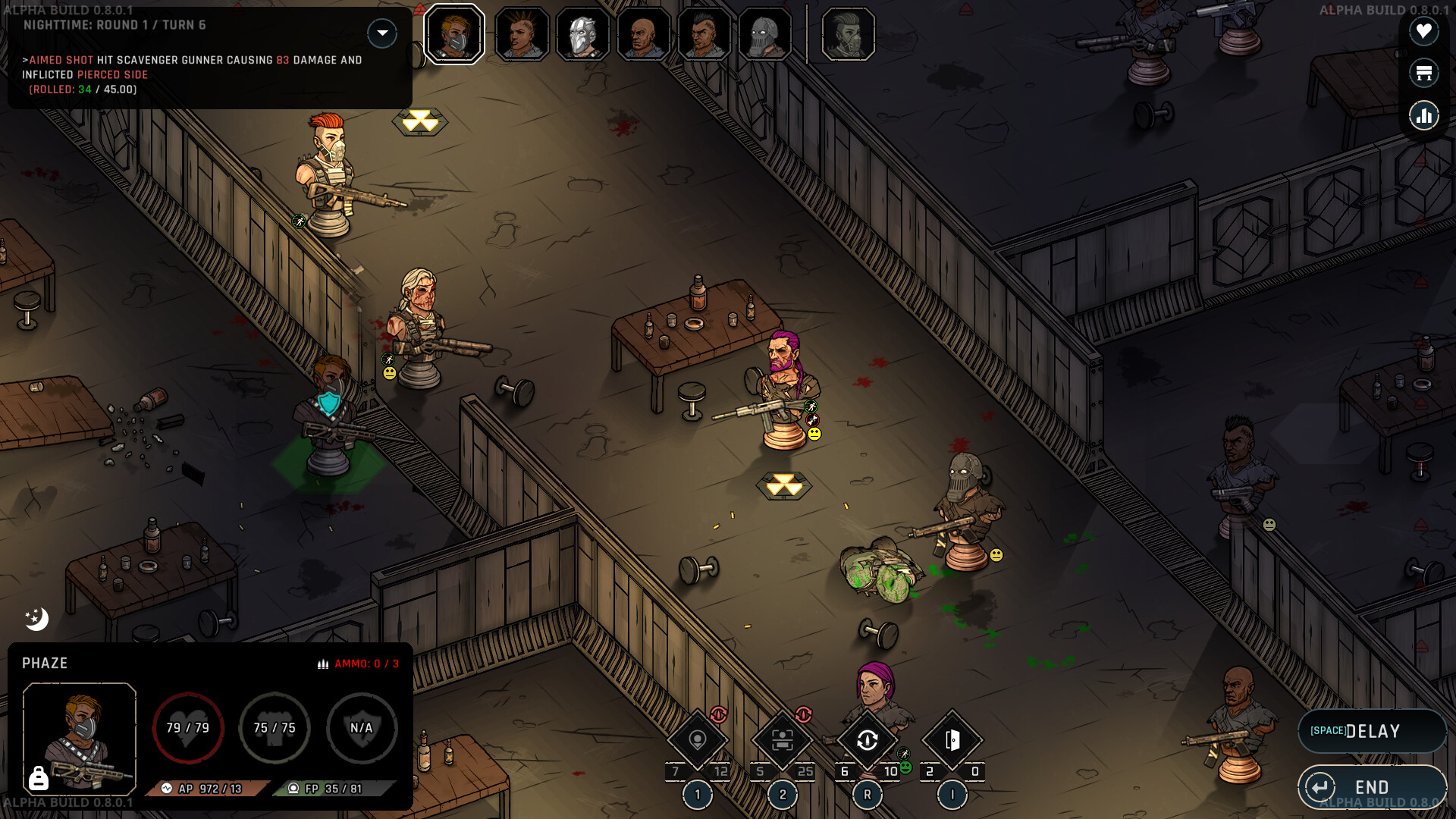Viewport: 1456px width, 819px height.
Task: Toggle the cover table overlay button
Action: (1423, 73)
